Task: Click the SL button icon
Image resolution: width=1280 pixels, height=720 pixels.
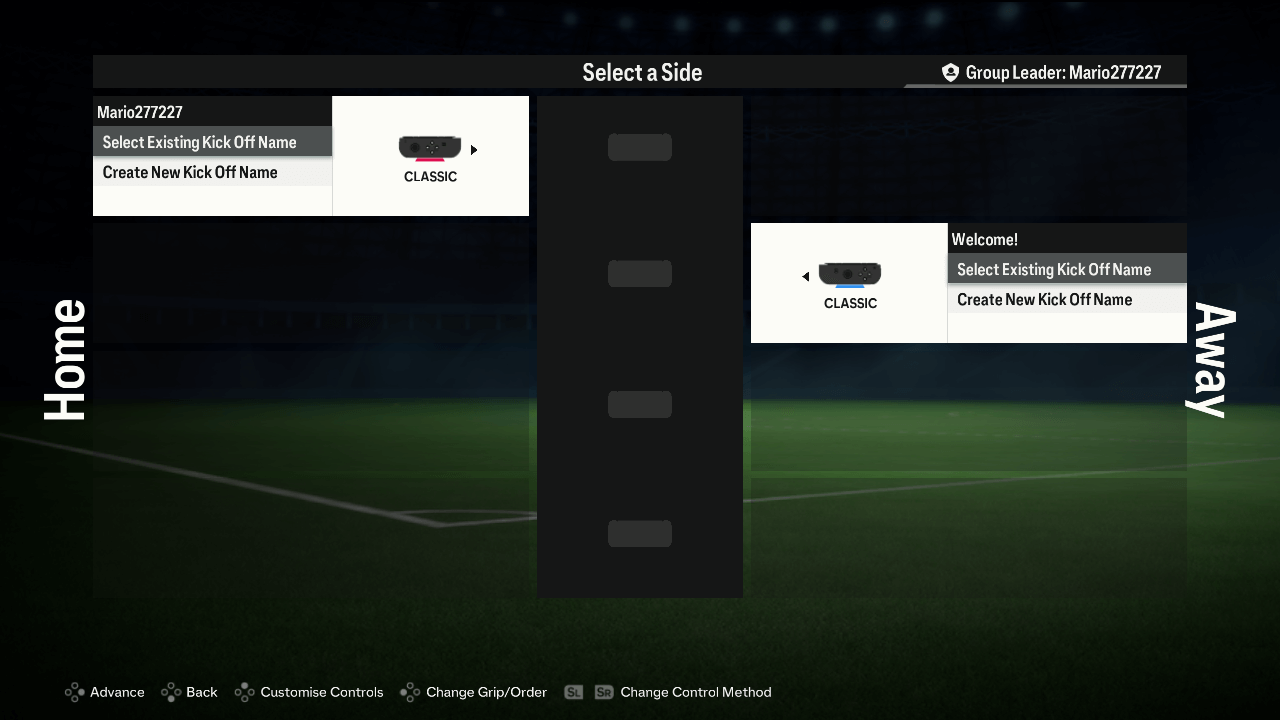Action: click(573, 691)
